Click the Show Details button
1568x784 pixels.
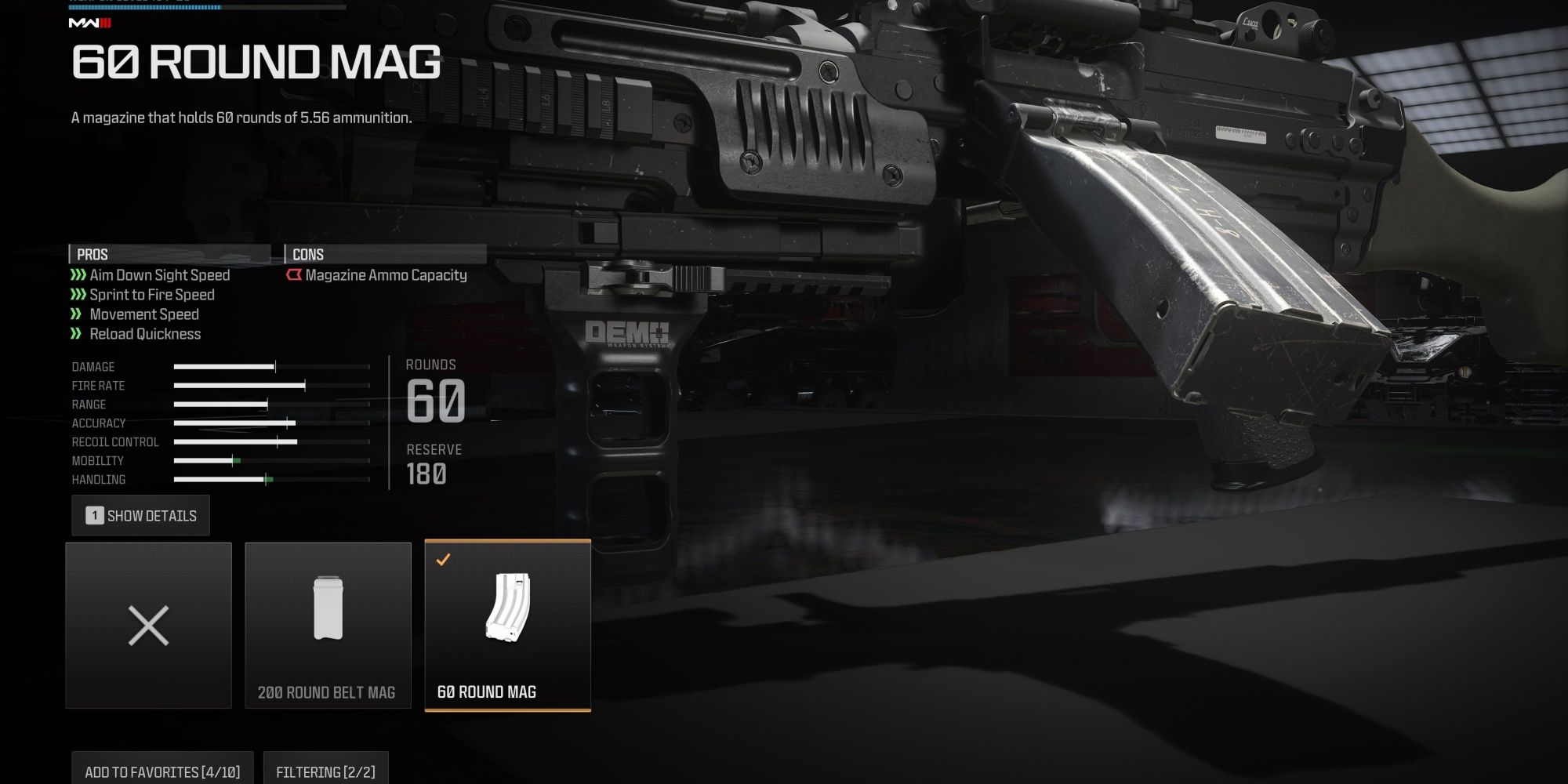click(141, 516)
